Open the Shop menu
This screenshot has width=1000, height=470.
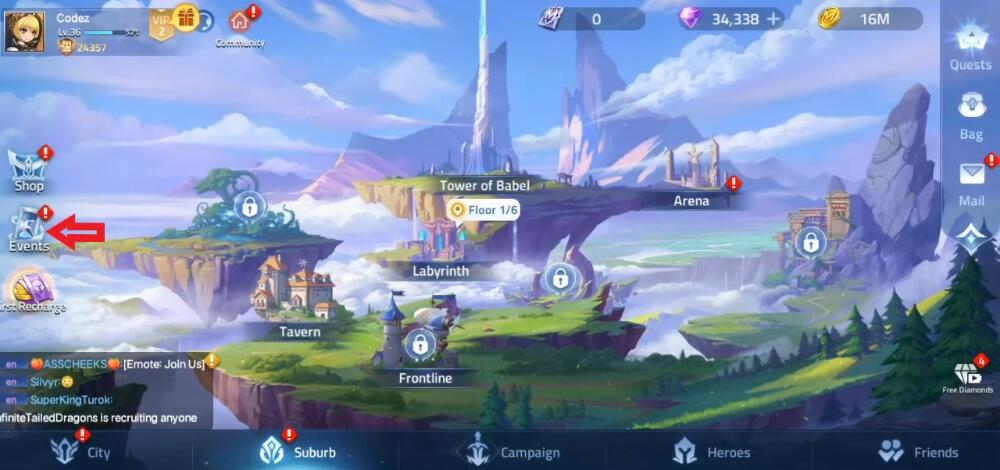28,170
